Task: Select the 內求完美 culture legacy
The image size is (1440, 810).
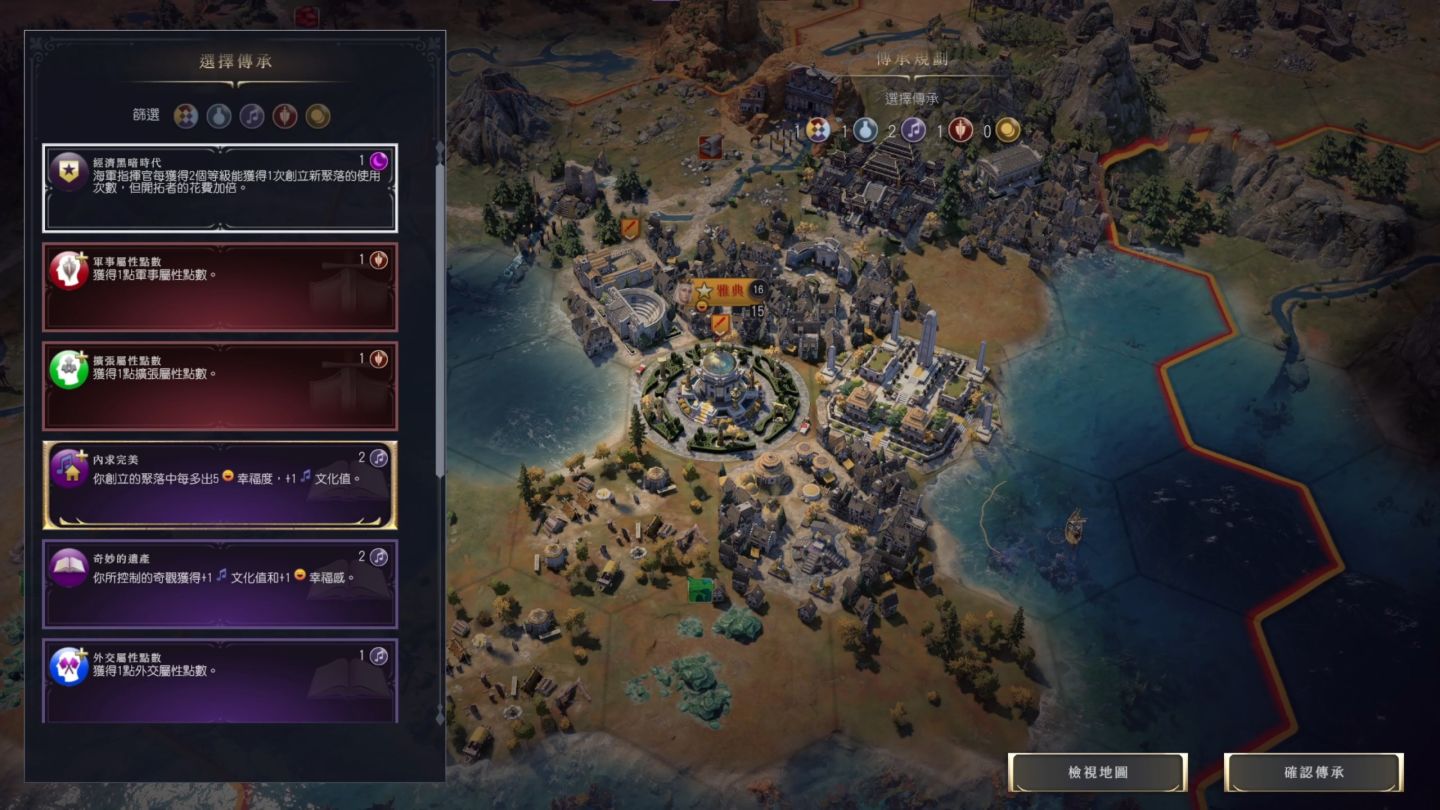Action: (220, 485)
